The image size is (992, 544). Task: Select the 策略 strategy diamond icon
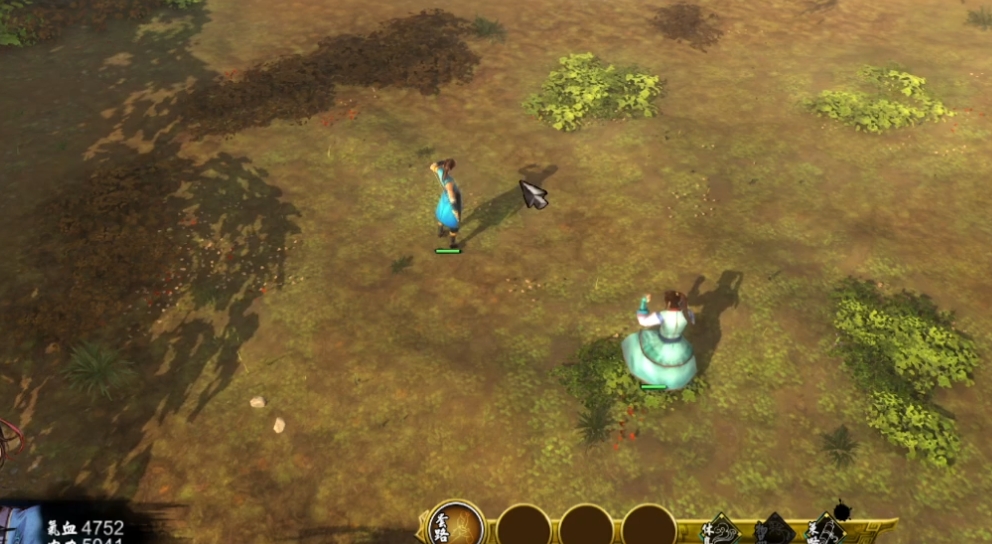[826, 530]
